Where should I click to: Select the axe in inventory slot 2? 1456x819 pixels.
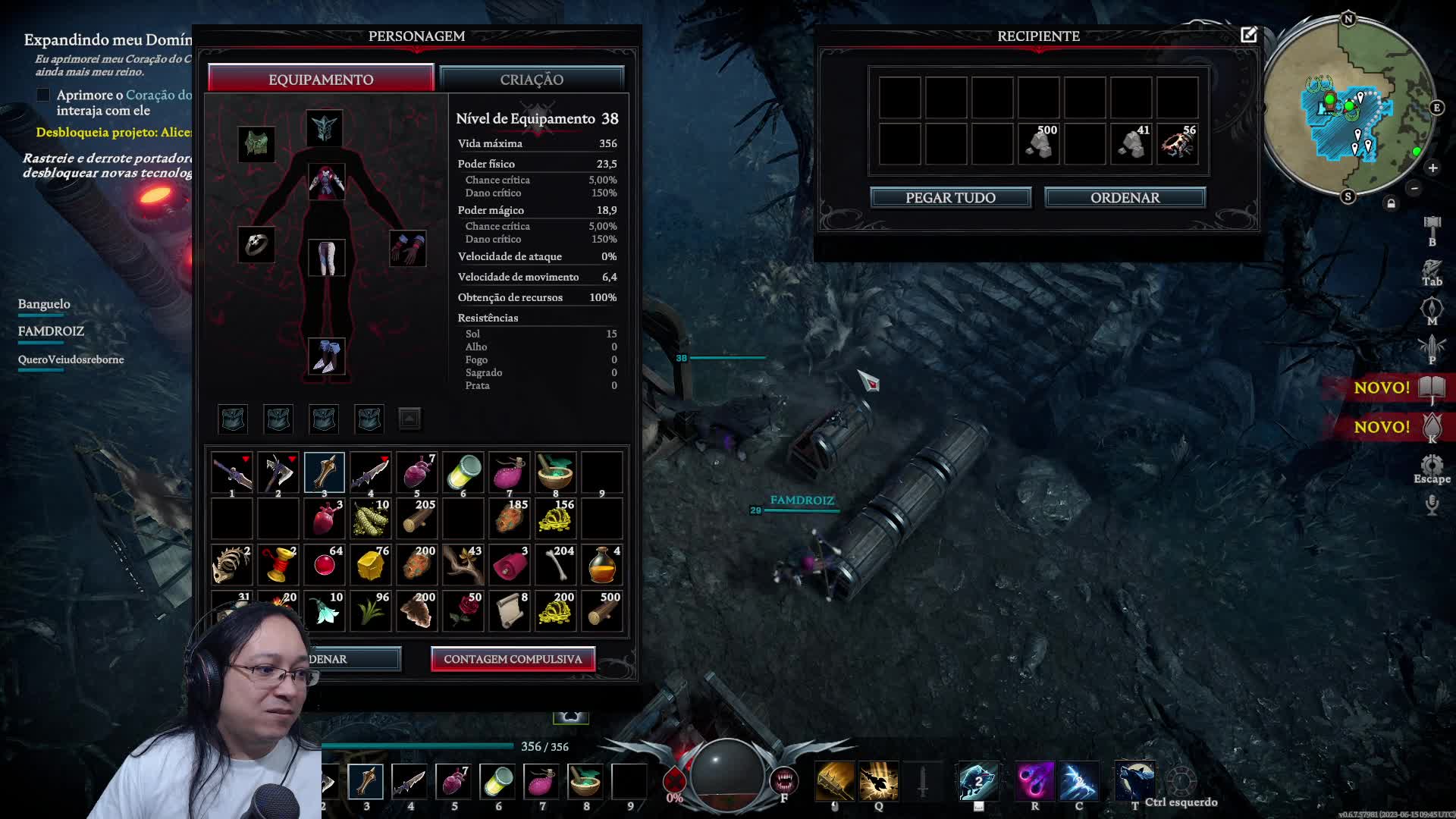[x=278, y=472]
